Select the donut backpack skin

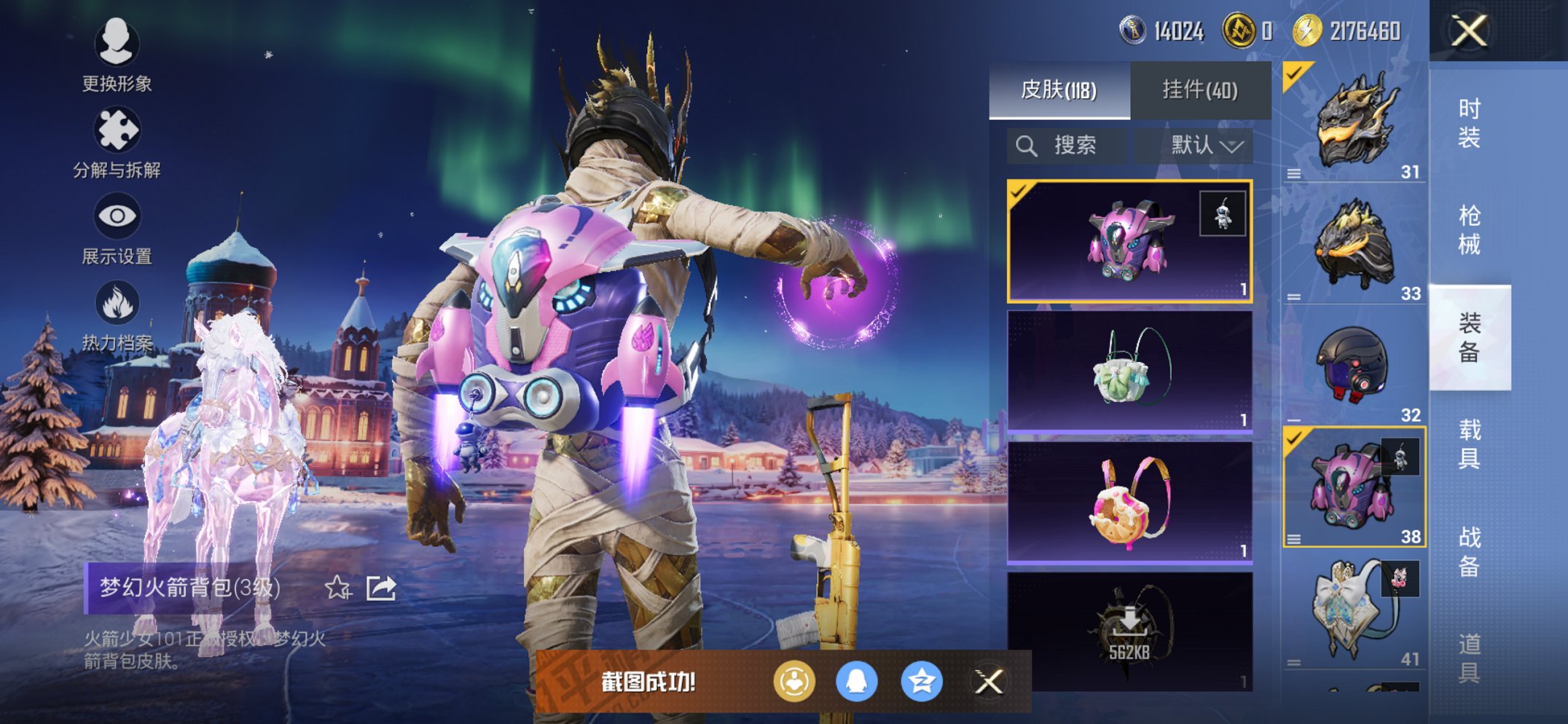pos(1129,503)
